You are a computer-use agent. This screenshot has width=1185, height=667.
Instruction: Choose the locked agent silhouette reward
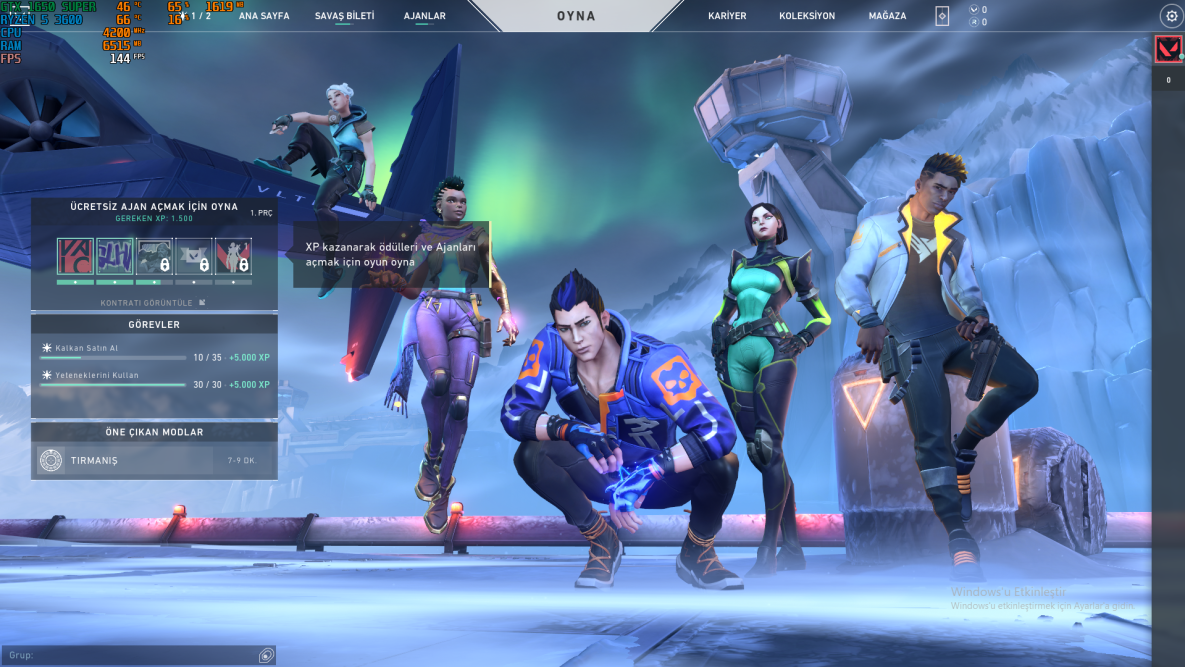click(233, 256)
